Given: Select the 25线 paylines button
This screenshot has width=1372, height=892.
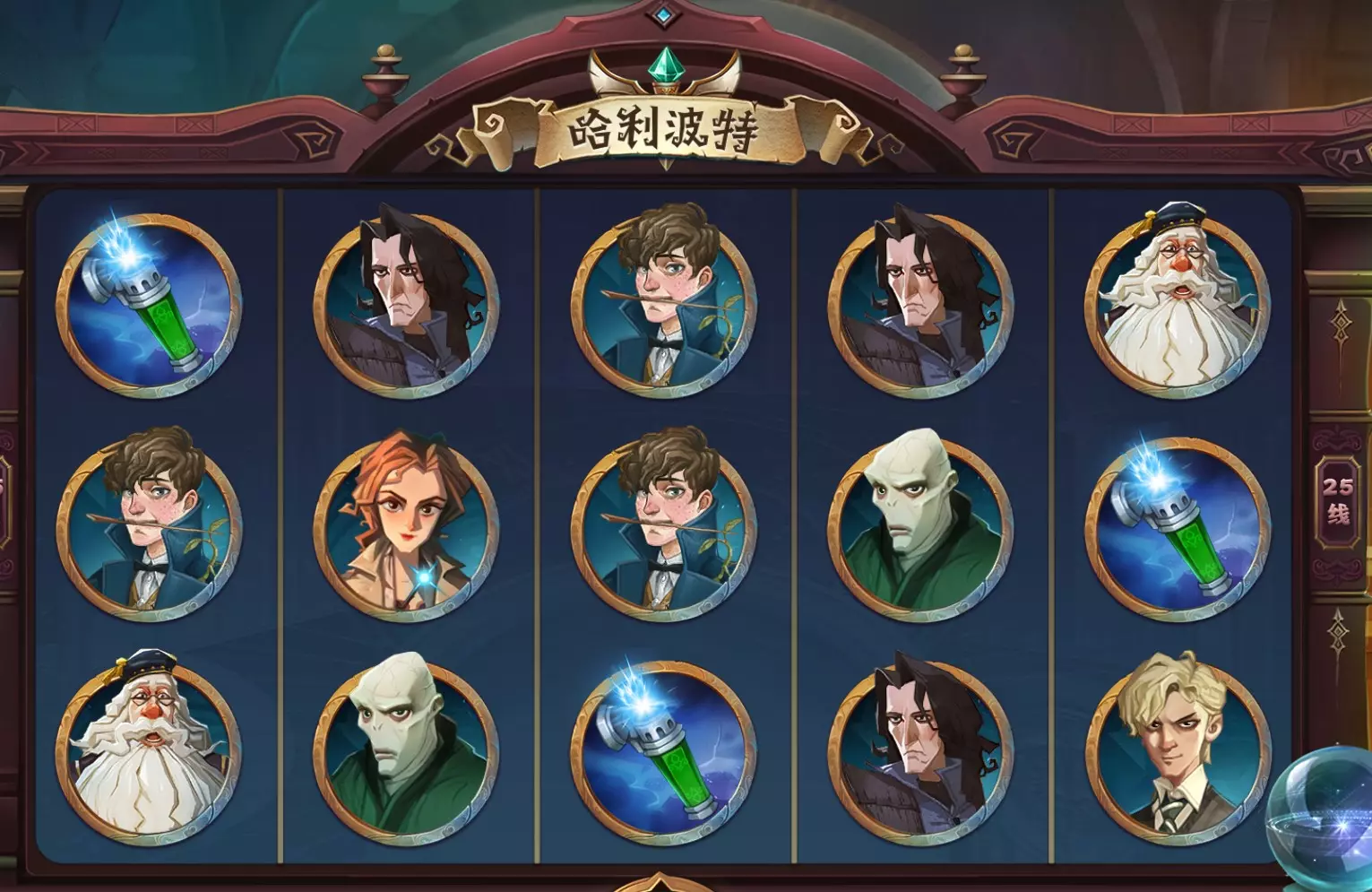Looking at the screenshot, I should (1338, 500).
